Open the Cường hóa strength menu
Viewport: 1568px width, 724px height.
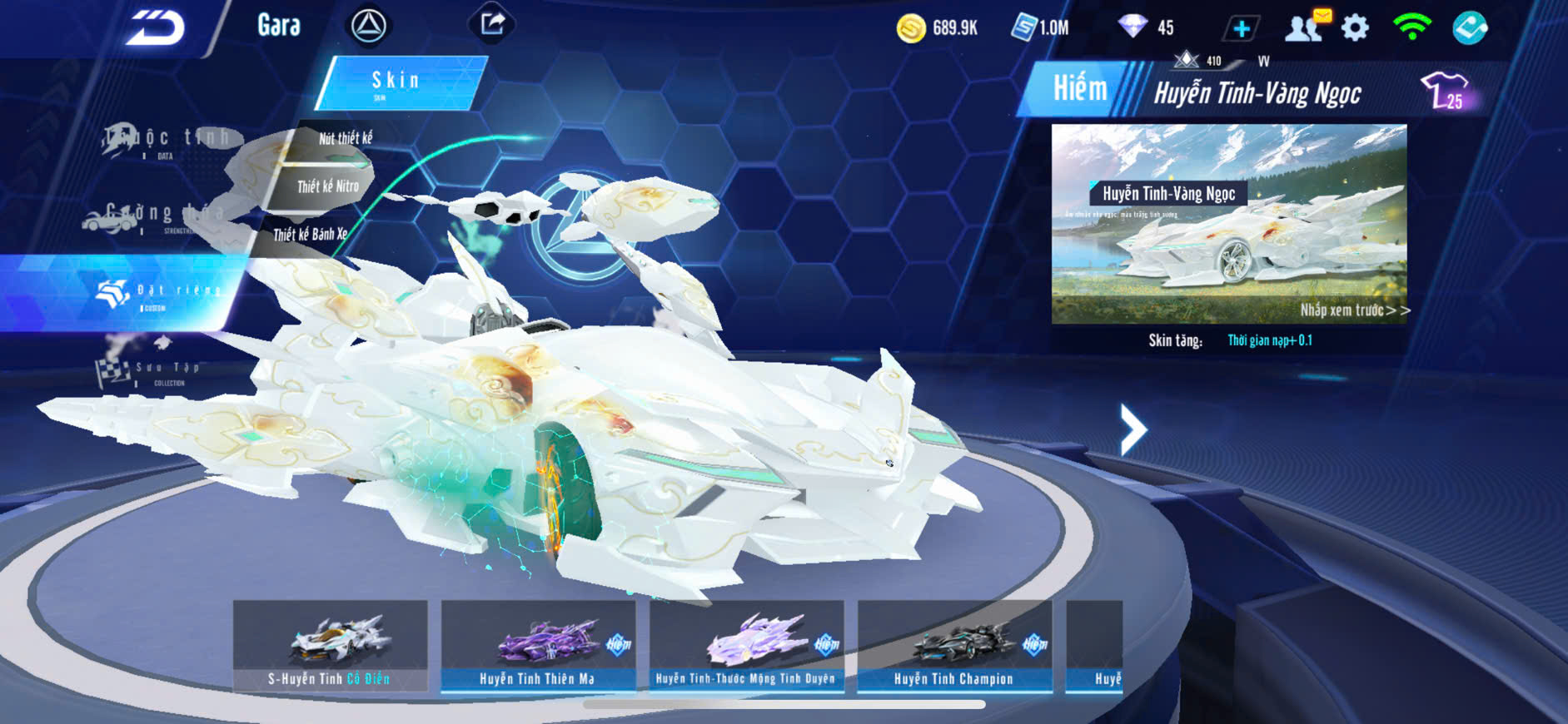pos(154,216)
